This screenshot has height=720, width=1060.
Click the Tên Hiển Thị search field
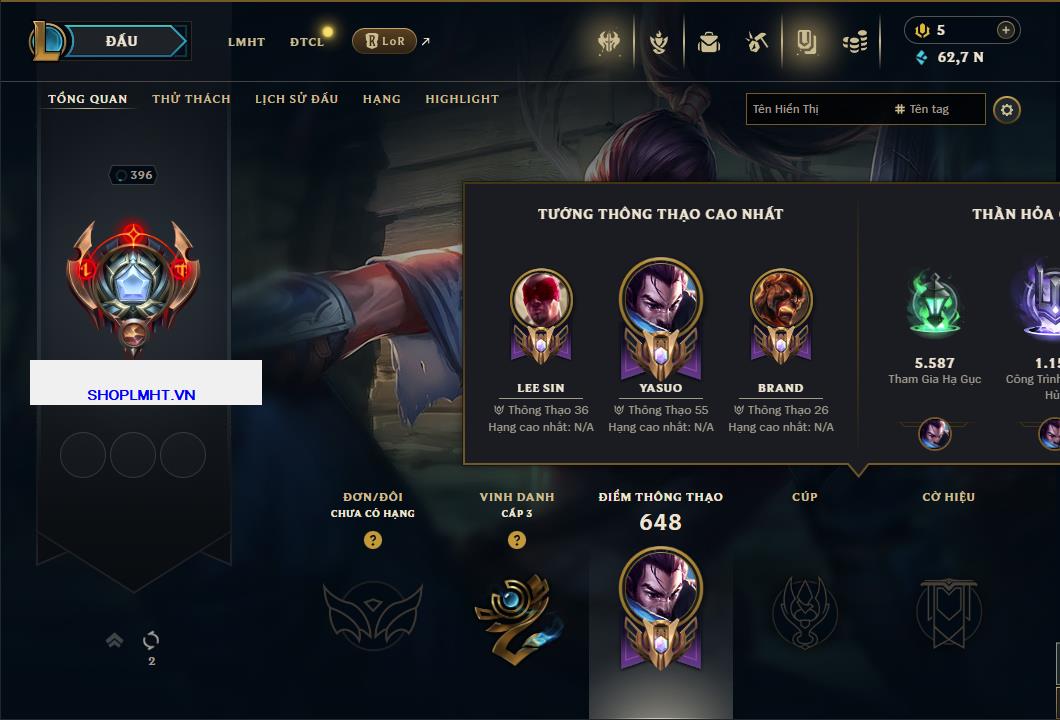tap(815, 109)
